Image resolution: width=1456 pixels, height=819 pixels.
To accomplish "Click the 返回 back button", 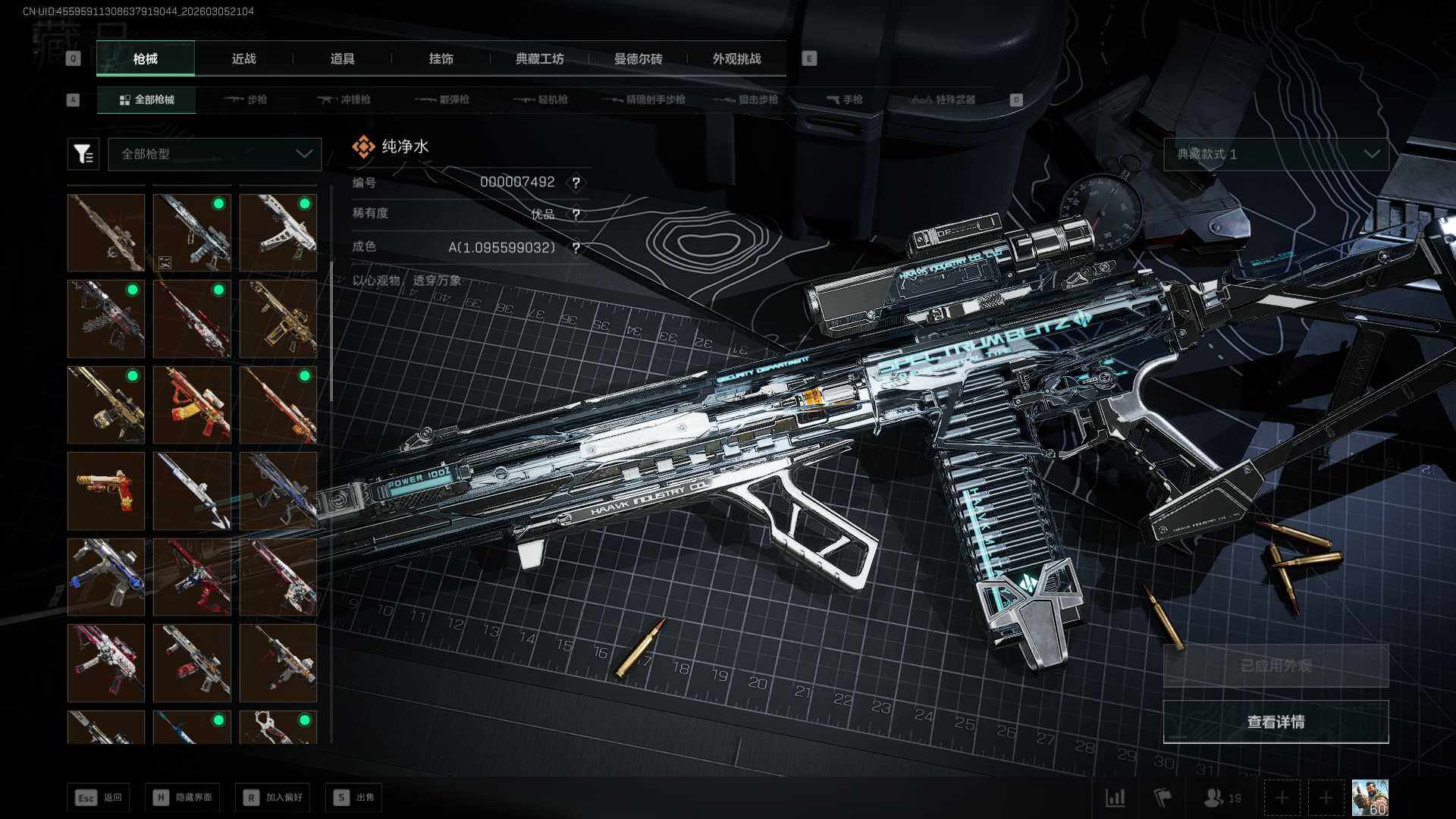I will pos(99,797).
